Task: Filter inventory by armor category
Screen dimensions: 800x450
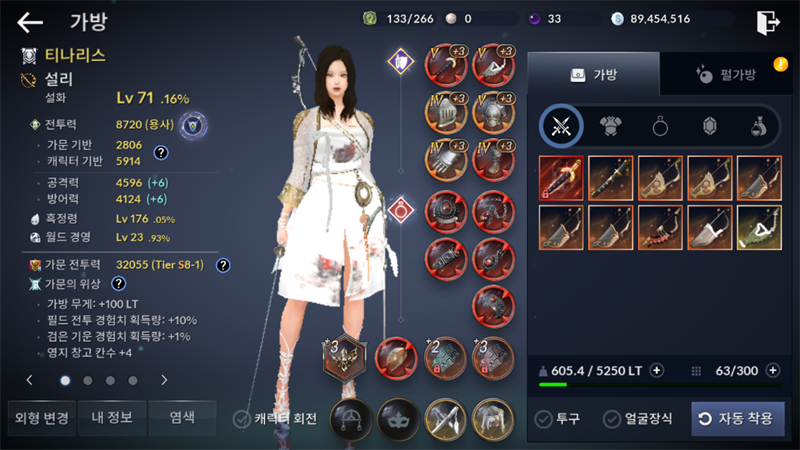Action: (611, 126)
